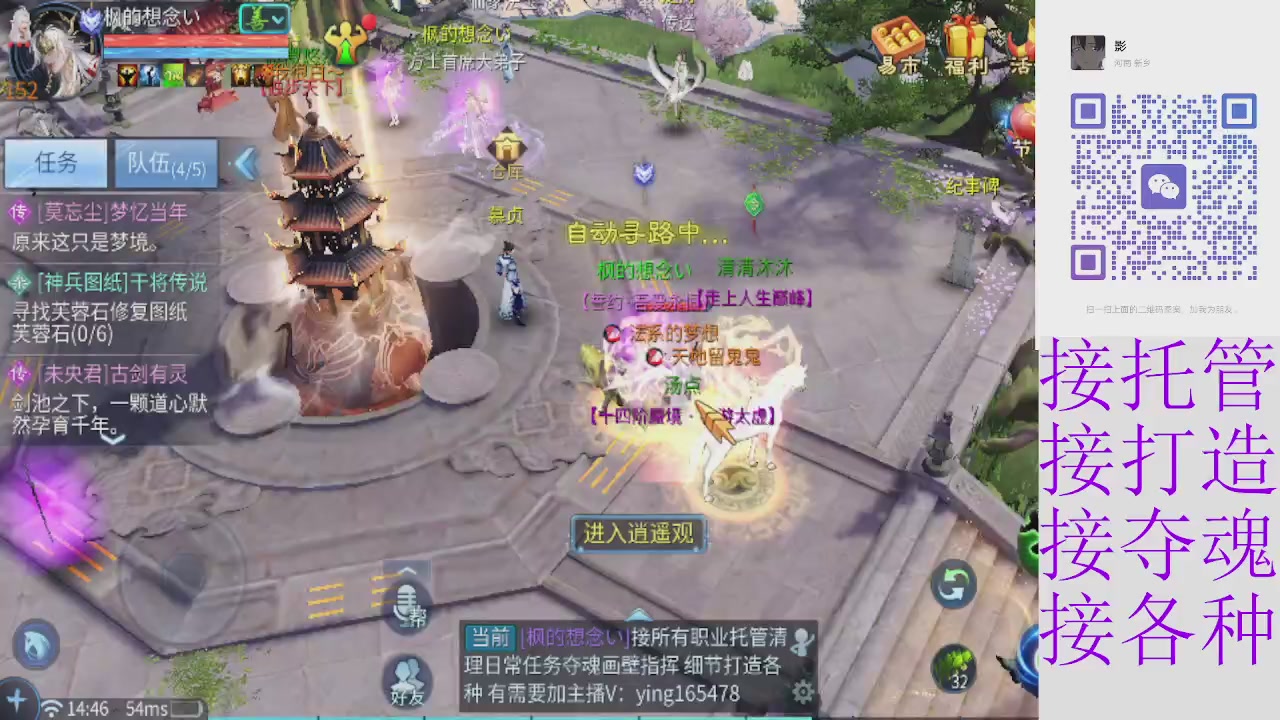
Task: Toggle the first buff icon under the health bar
Action: (126, 73)
